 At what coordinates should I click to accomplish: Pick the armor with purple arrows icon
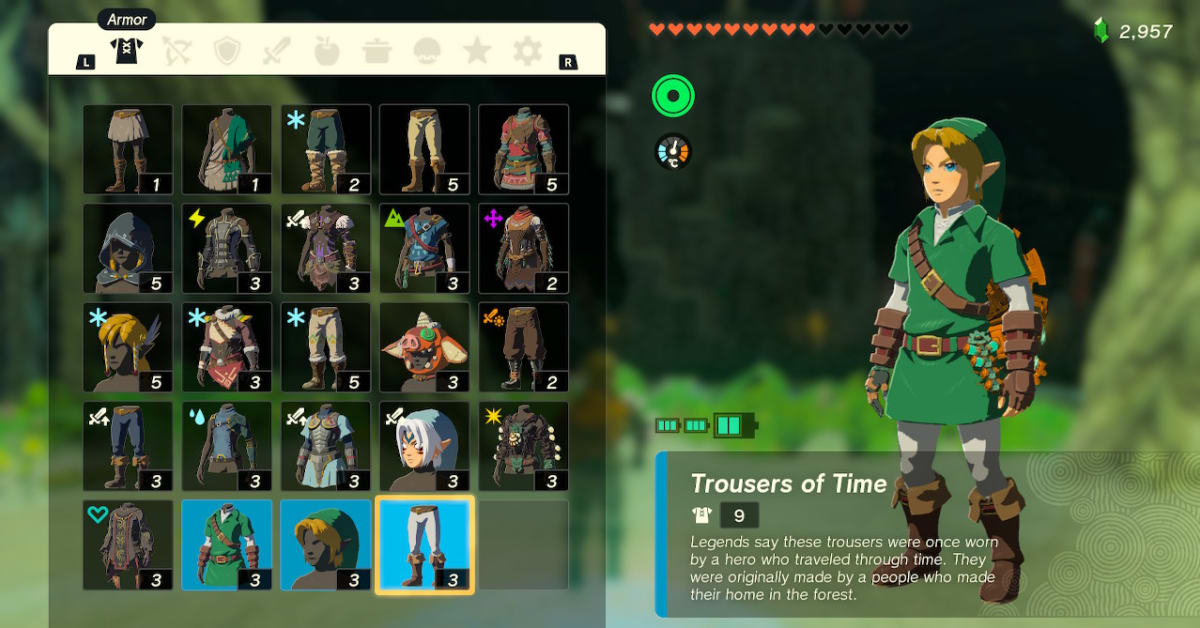pos(523,248)
